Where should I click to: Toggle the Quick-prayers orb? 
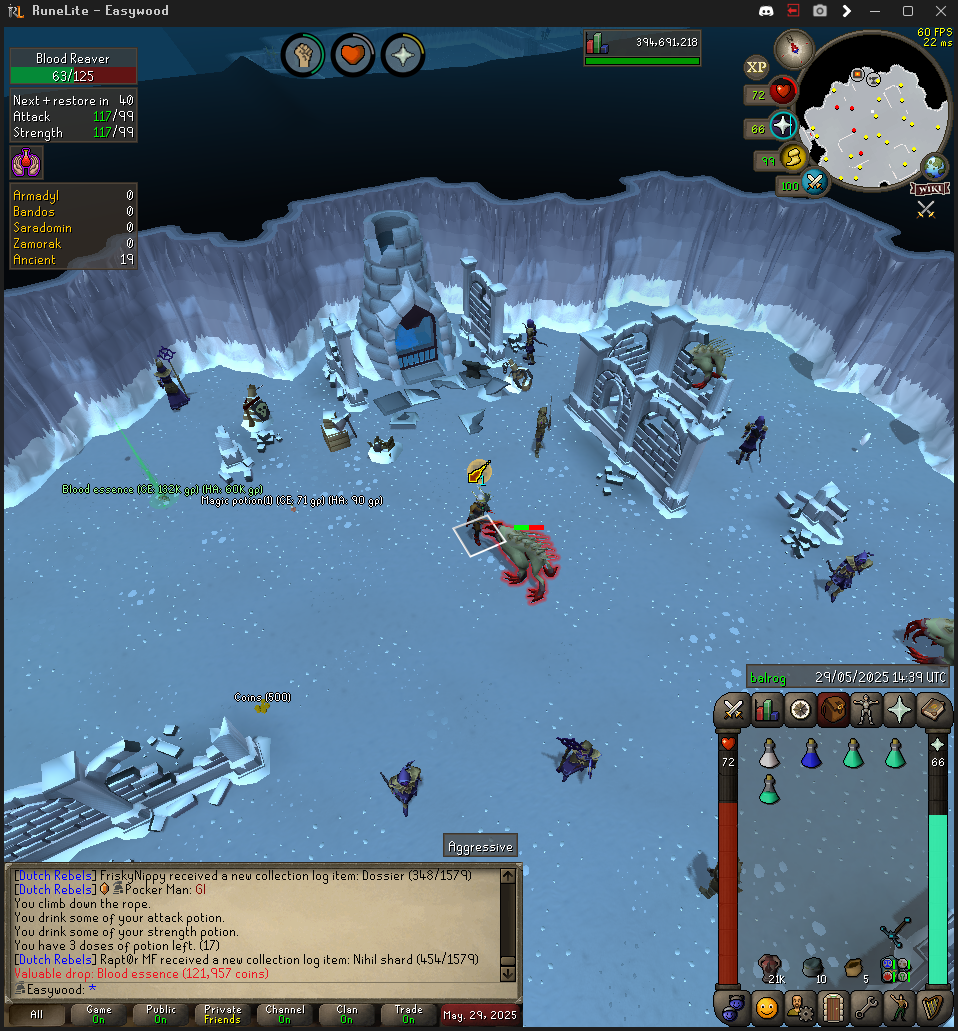coord(783,126)
